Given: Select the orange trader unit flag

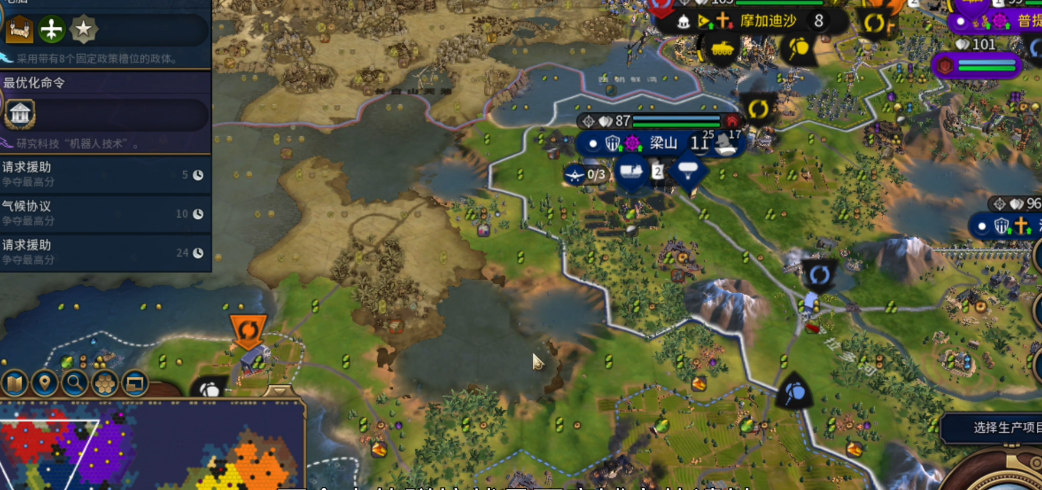Looking at the screenshot, I should 246,330.
